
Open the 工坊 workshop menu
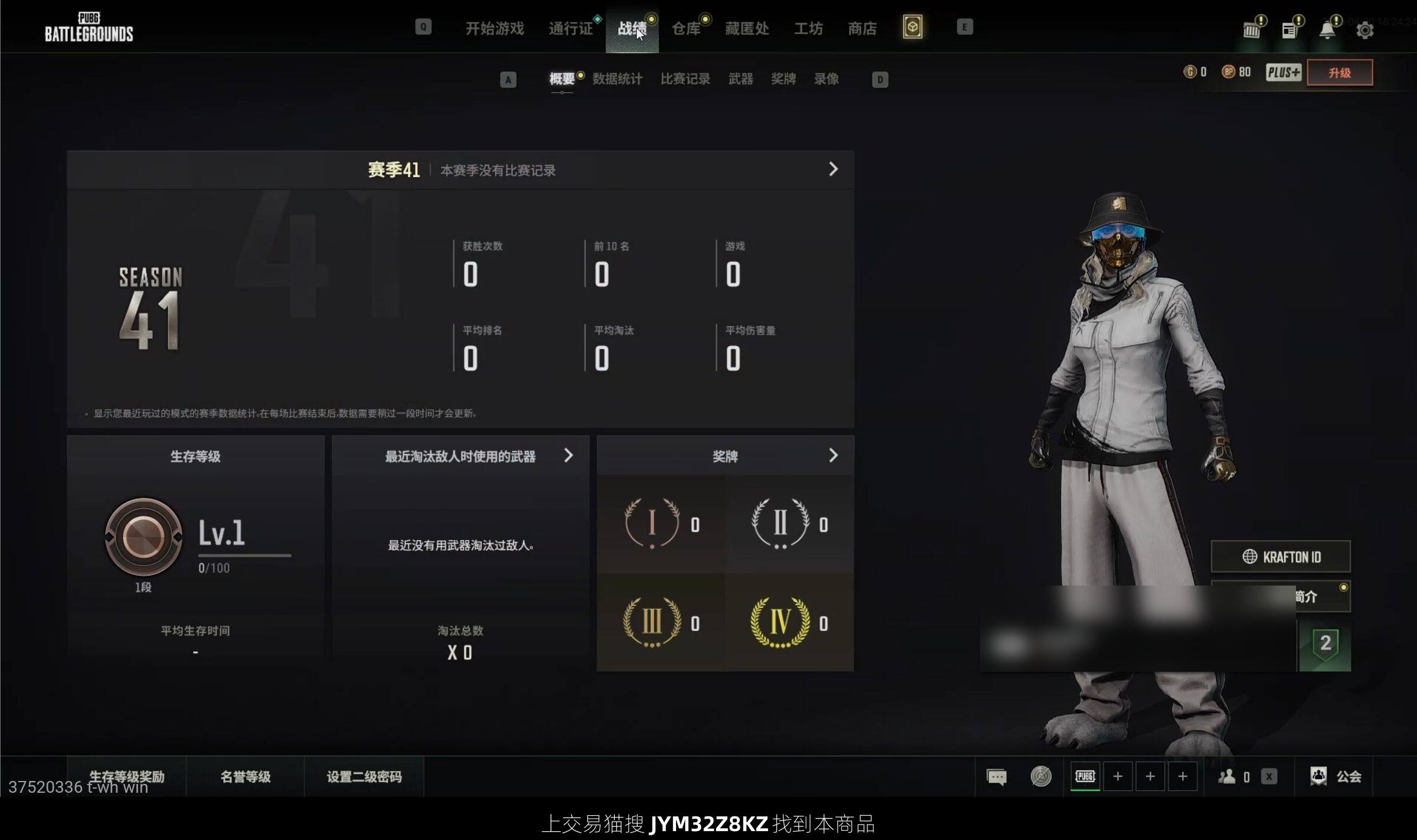[x=808, y=28]
